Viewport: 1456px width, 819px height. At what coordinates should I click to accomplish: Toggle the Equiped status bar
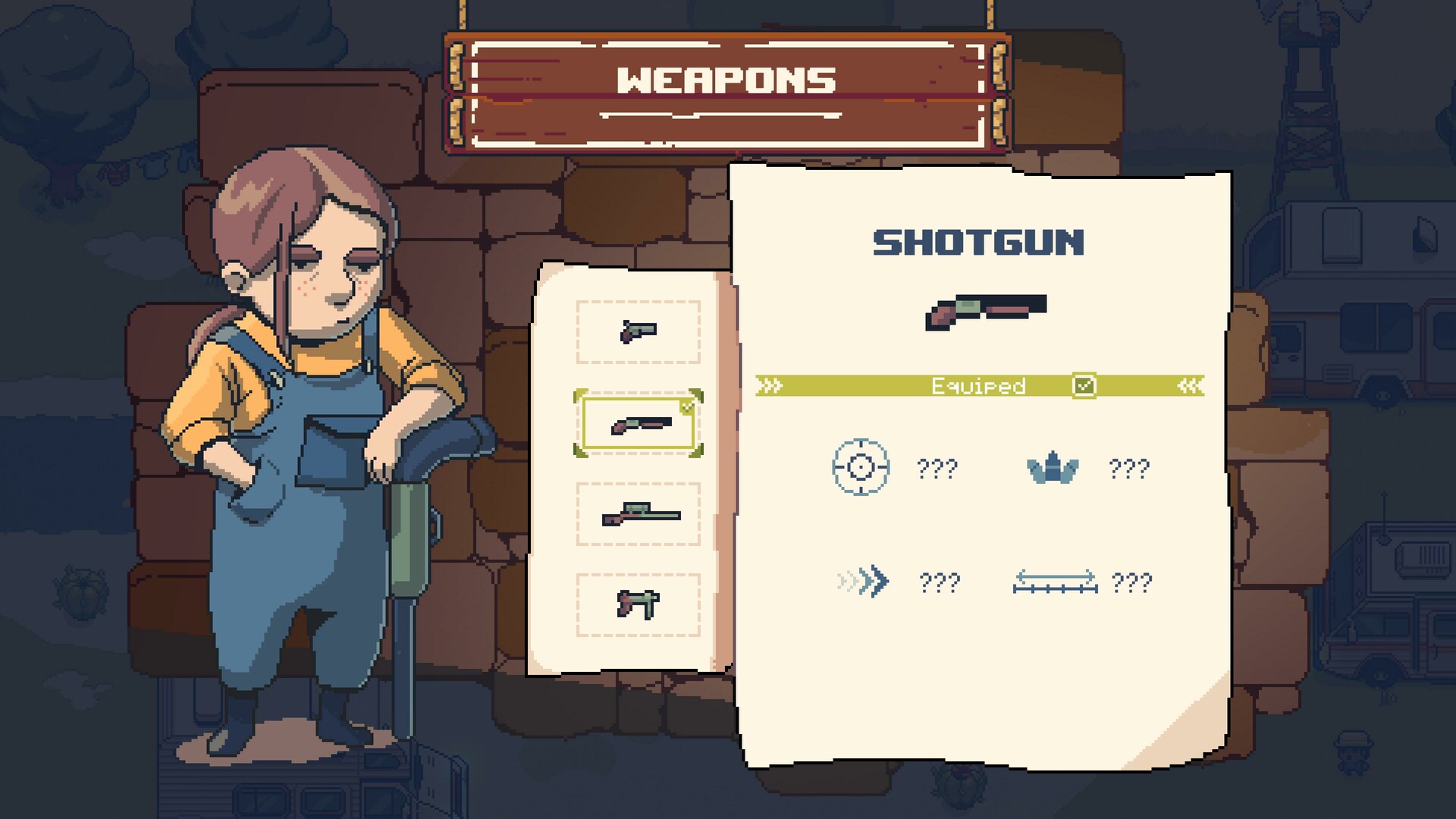tap(978, 385)
